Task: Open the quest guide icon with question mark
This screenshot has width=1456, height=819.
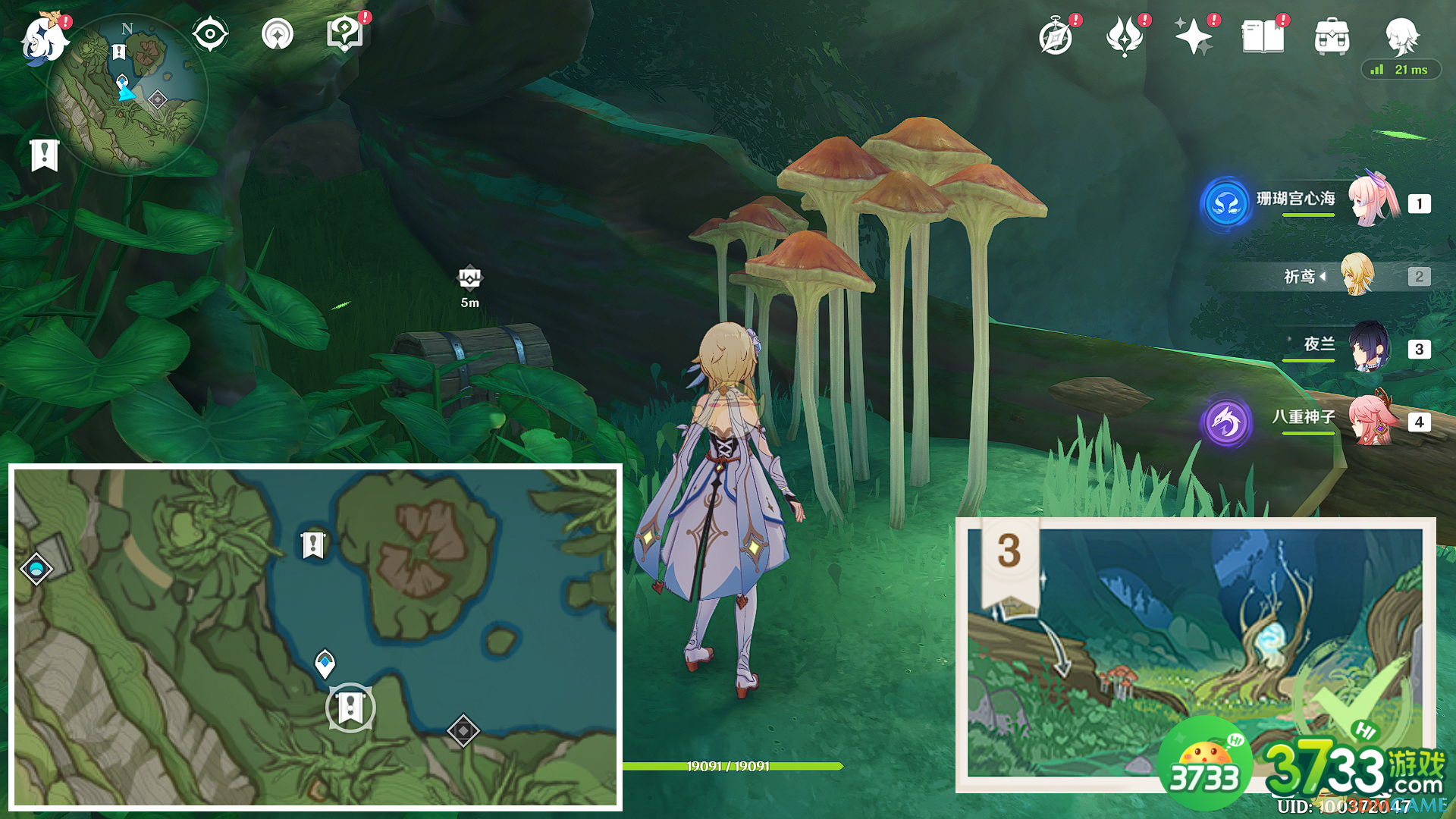Action: (345, 35)
